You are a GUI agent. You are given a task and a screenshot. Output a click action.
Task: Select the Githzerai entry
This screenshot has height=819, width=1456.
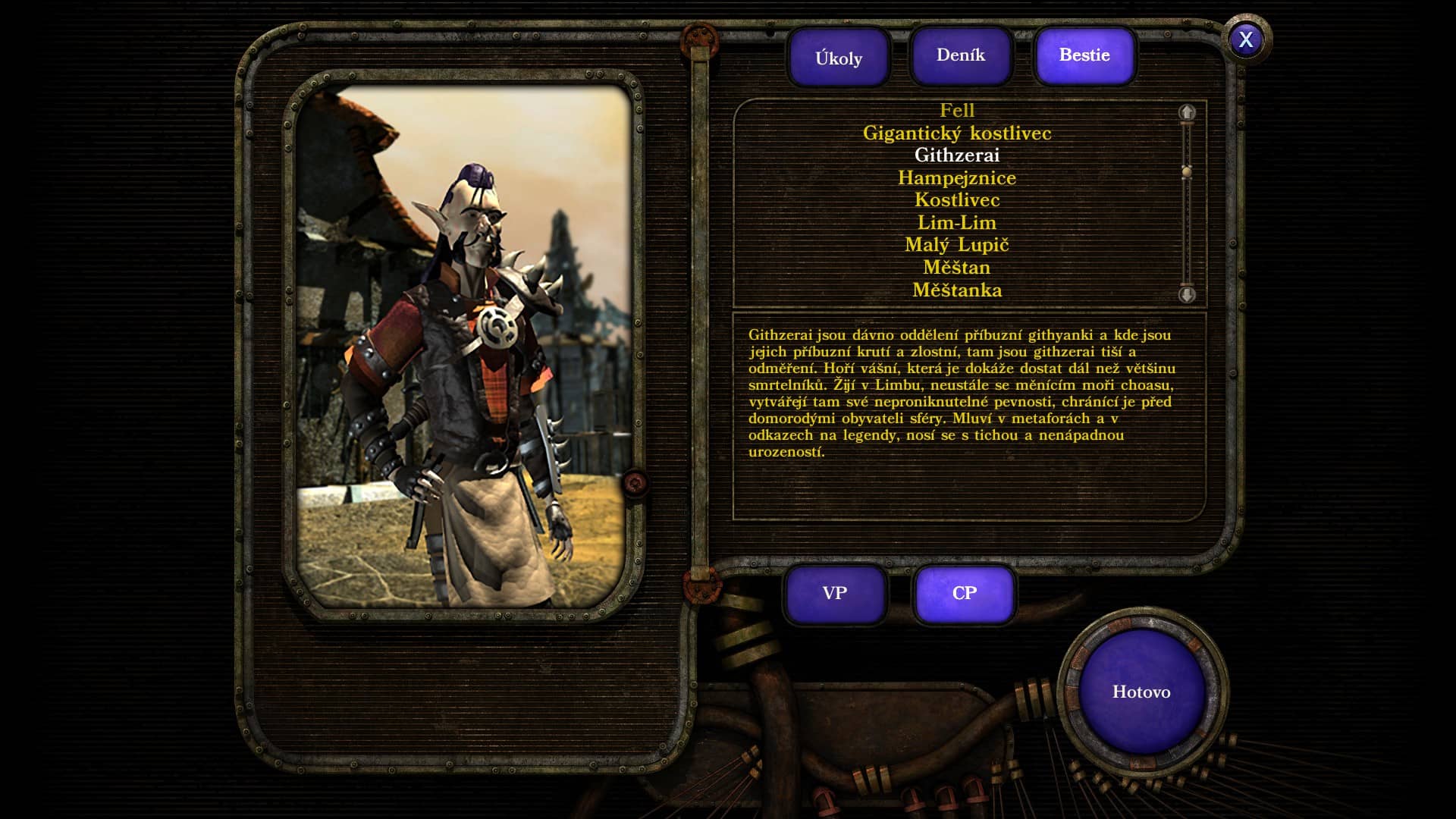[x=957, y=155]
